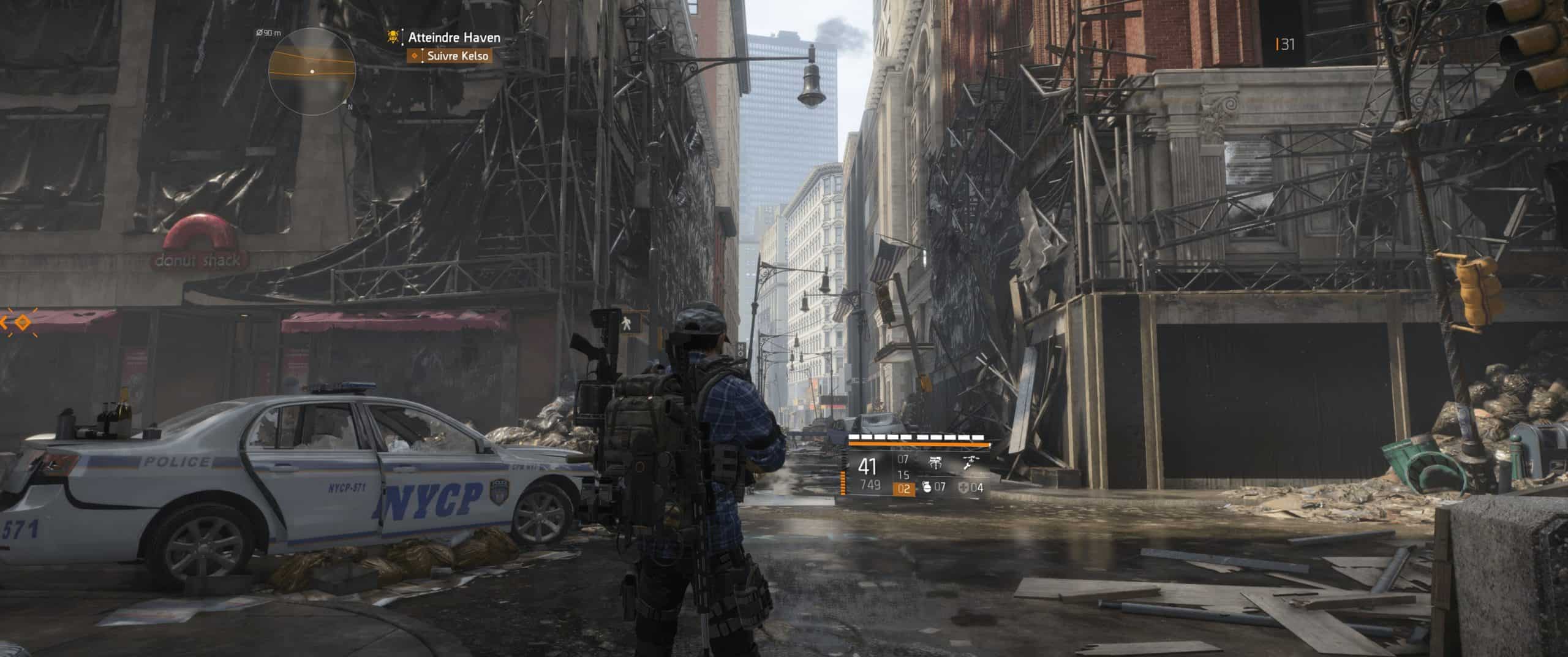
Task: Click the skull mission icon near Atteindre Haven
Action: (x=393, y=38)
